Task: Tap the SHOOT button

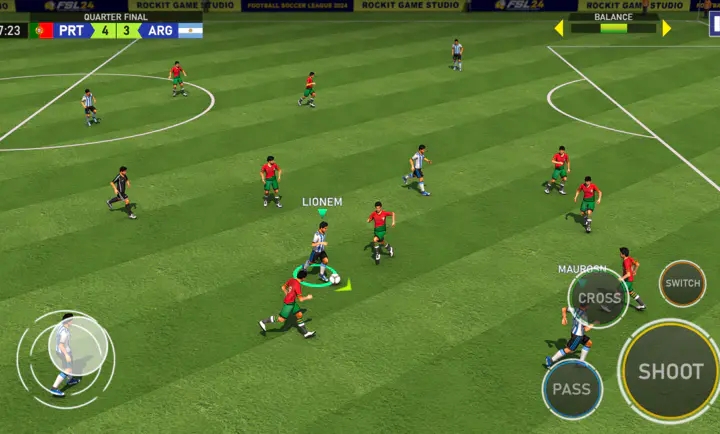Action: [x=670, y=372]
